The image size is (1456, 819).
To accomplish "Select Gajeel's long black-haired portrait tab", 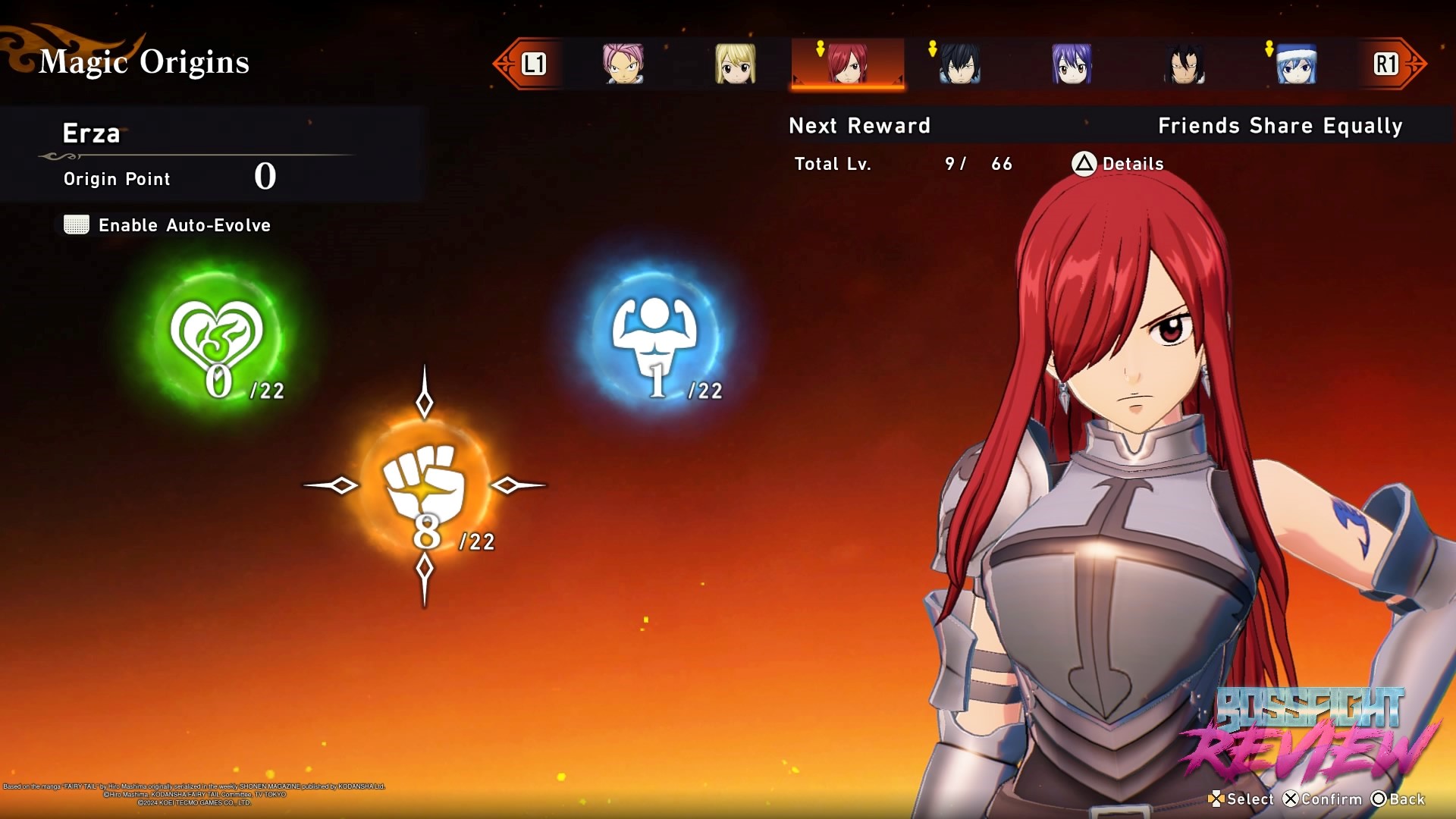I will (x=1184, y=64).
